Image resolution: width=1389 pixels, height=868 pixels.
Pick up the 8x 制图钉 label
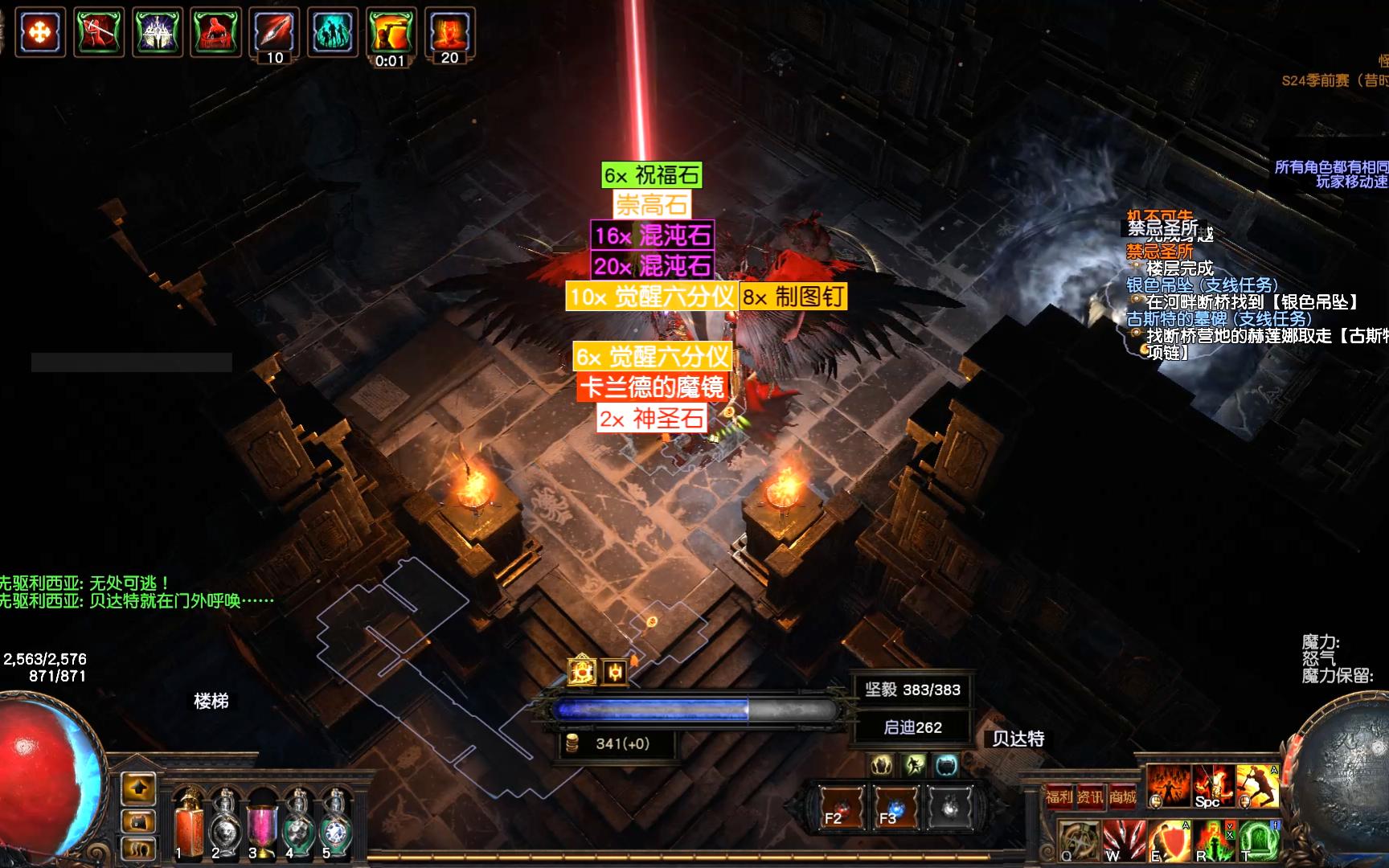(x=793, y=297)
